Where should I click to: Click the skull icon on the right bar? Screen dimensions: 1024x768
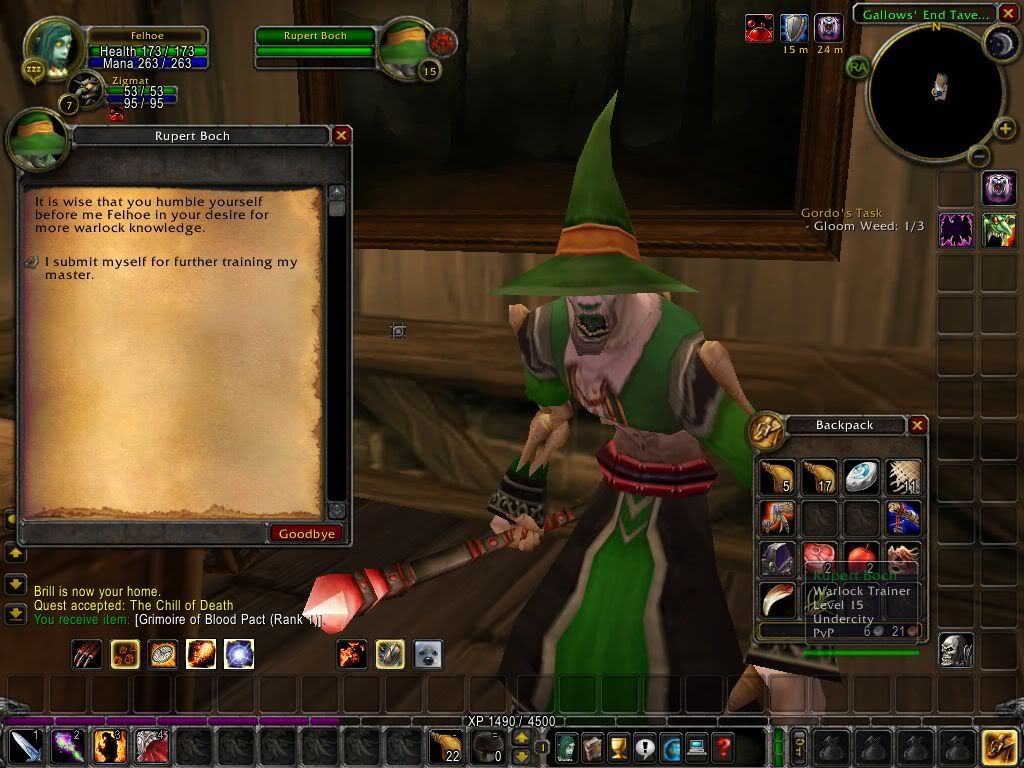956,650
